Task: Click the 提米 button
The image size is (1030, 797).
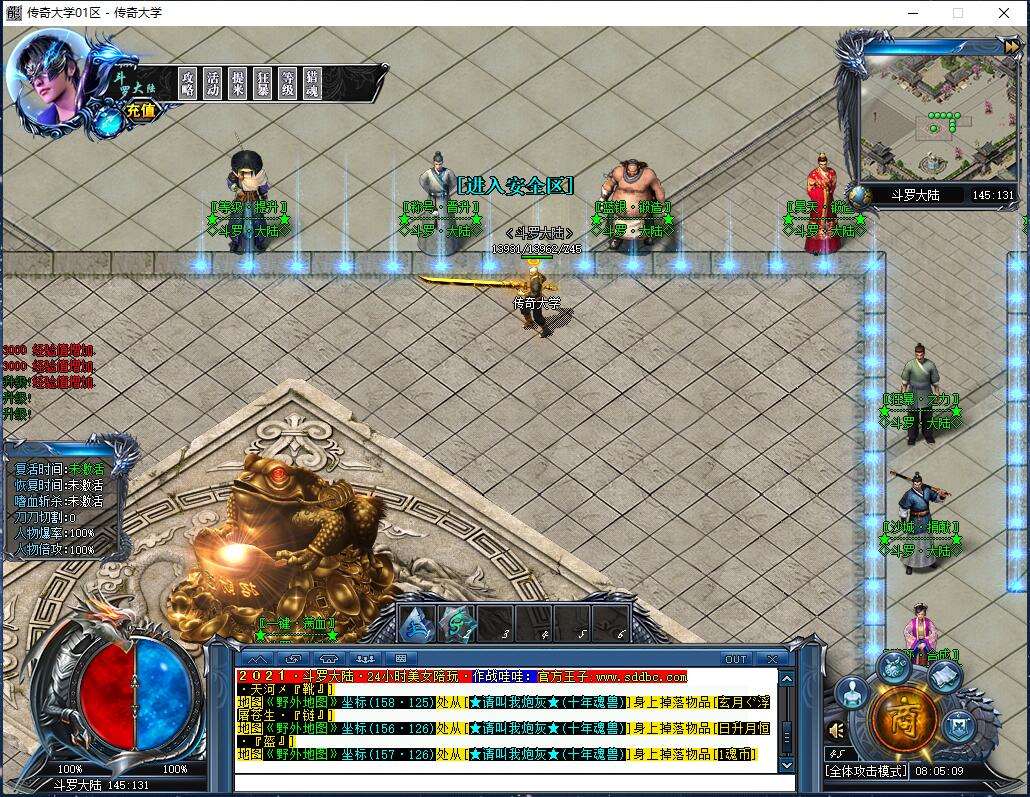Action: [x=238, y=83]
